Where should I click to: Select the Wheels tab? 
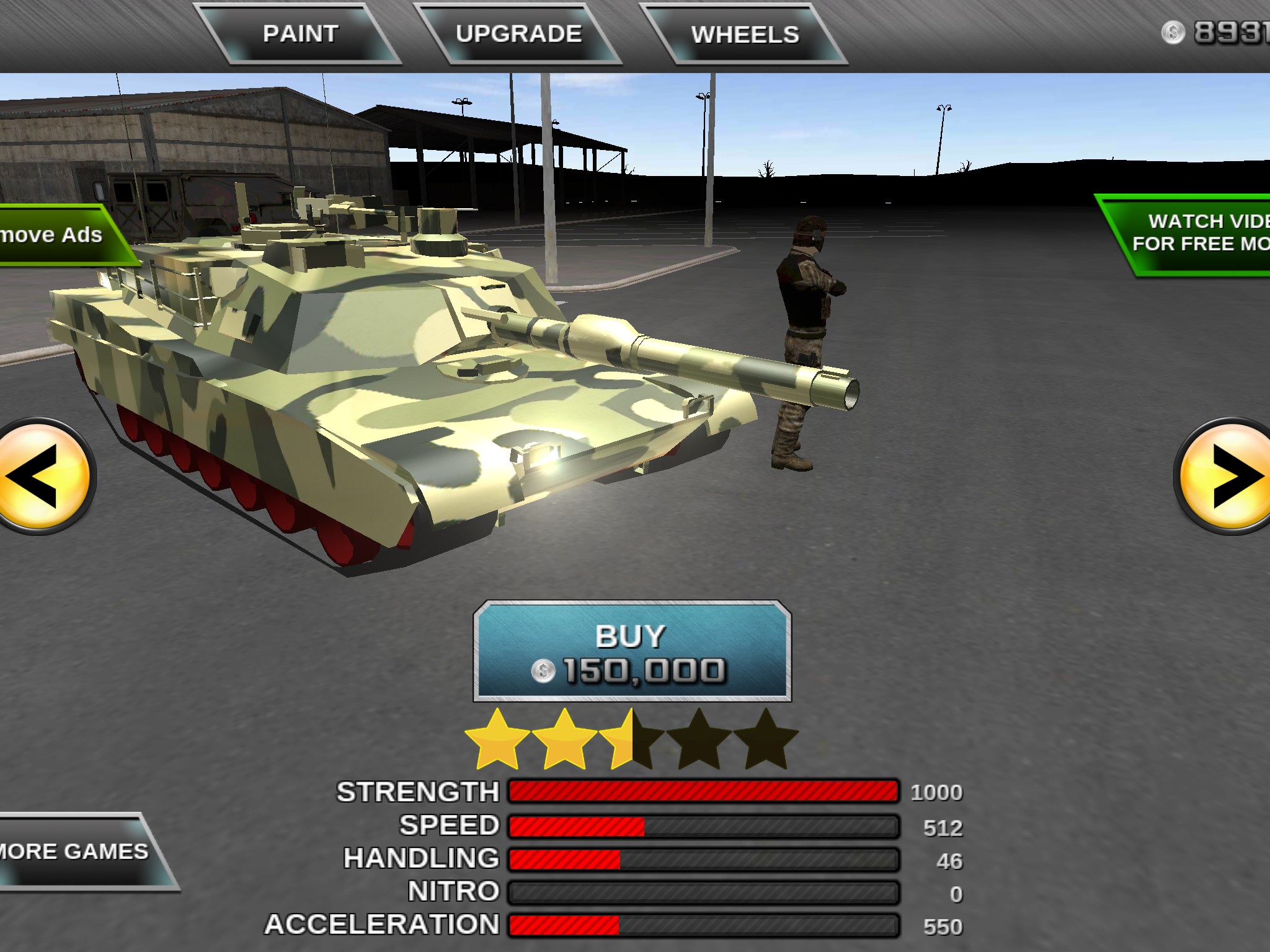click(745, 35)
